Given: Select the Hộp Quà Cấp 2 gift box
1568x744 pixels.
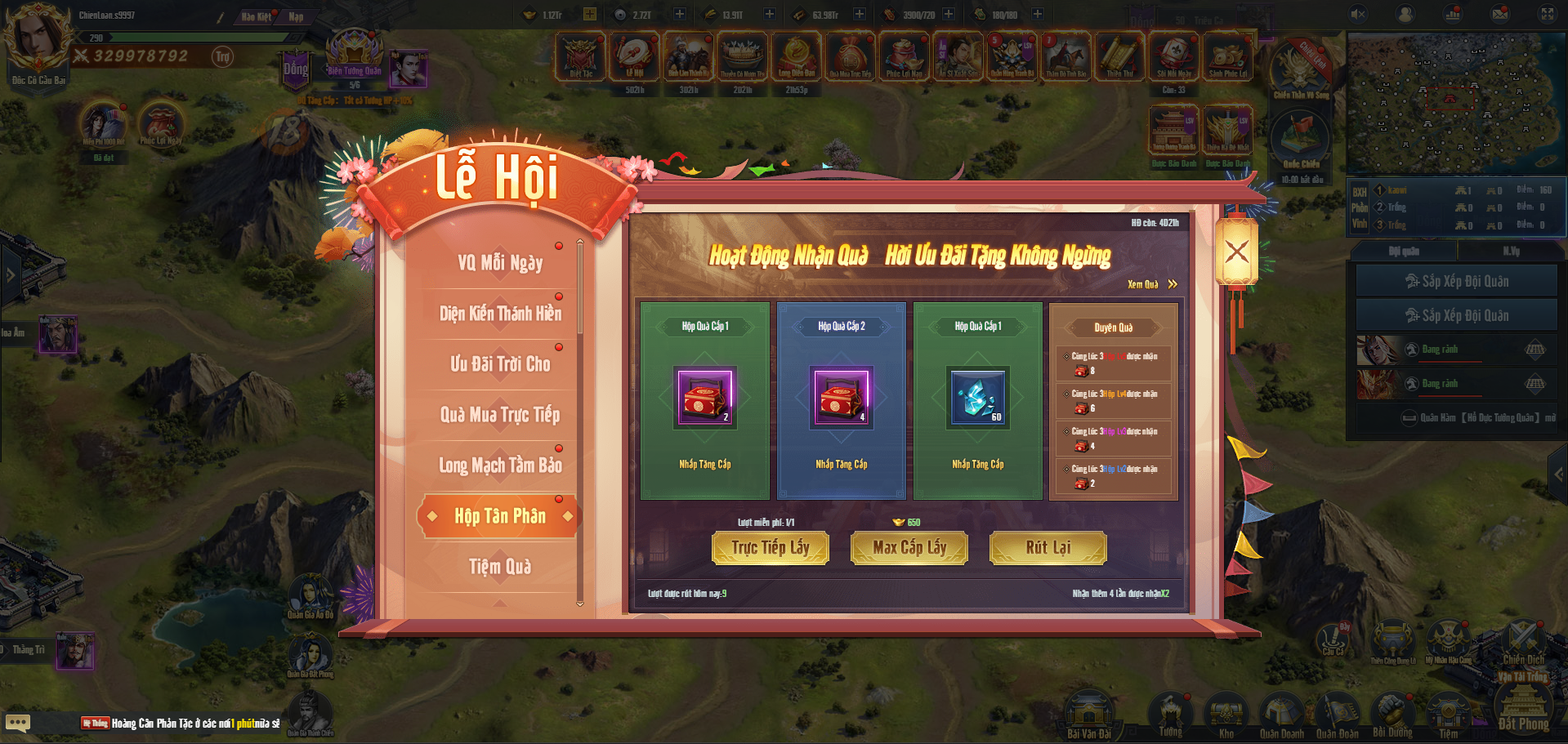Looking at the screenshot, I should click(x=842, y=397).
